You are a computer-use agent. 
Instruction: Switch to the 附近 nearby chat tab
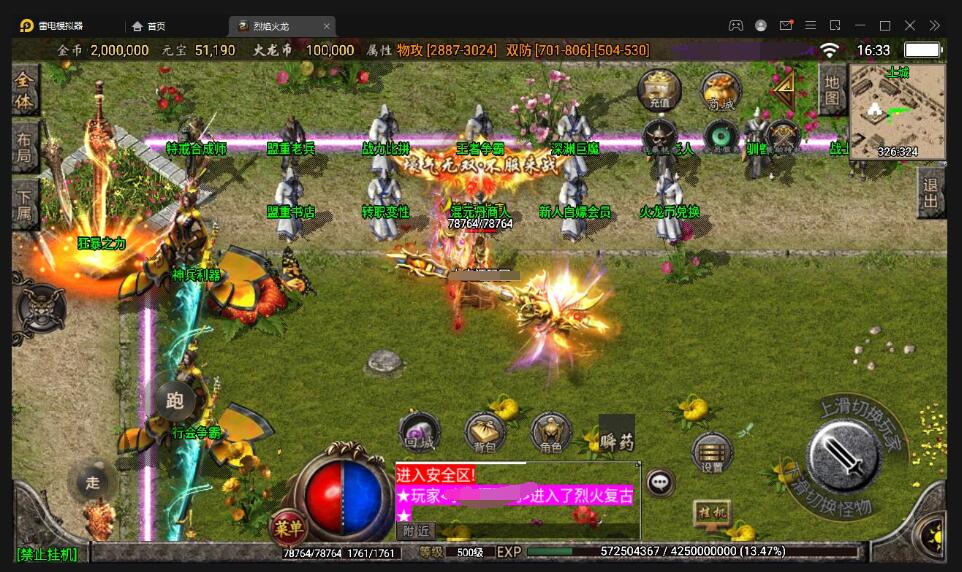tap(417, 531)
